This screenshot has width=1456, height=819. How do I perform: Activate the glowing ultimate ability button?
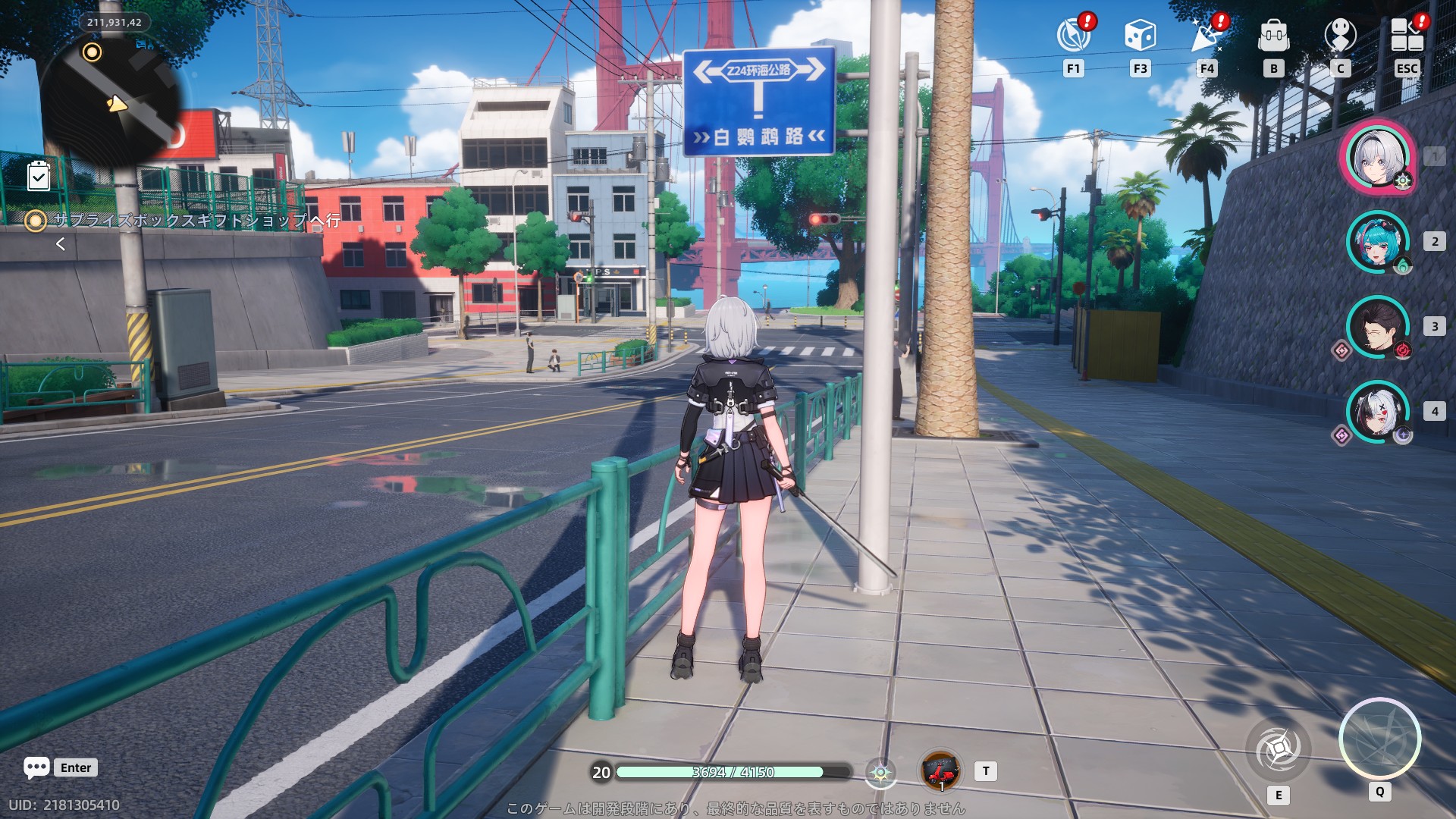tap(1379, 739)
